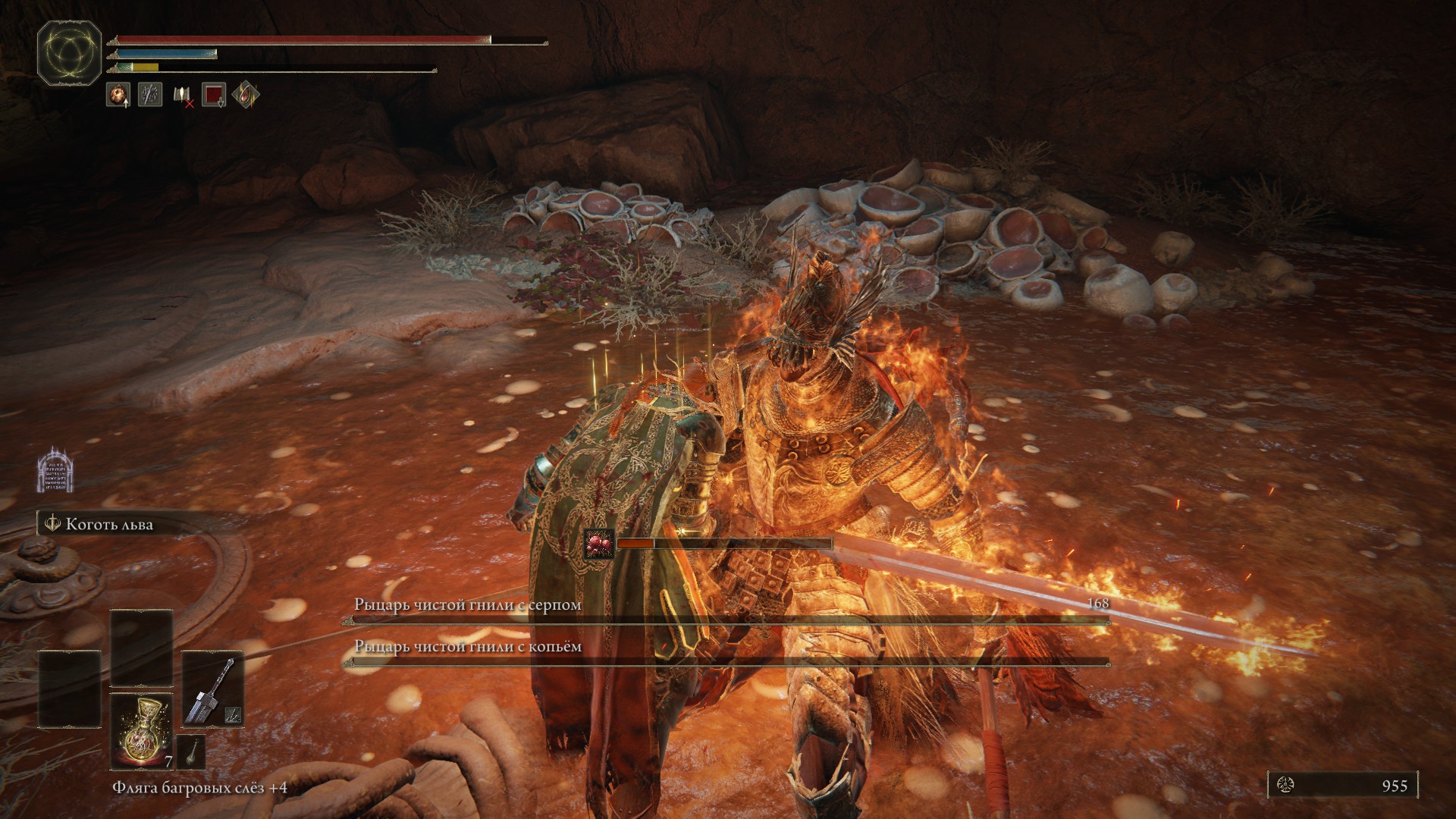1456x819 pixels.
Task: Click the Lion's Claw skill label
Action: (x=109, y=525)
